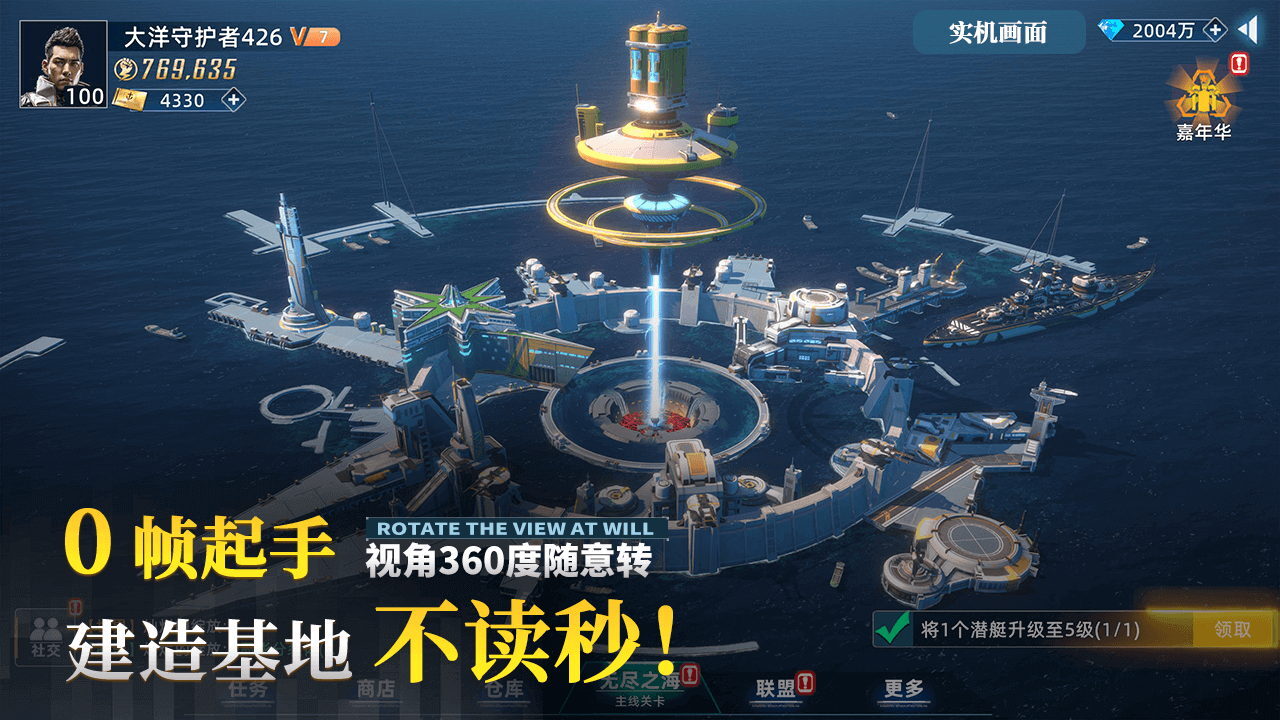The image size is (1280, 720).
Task: Click the plus next to 4330 tickets
Action: [232, 100]
